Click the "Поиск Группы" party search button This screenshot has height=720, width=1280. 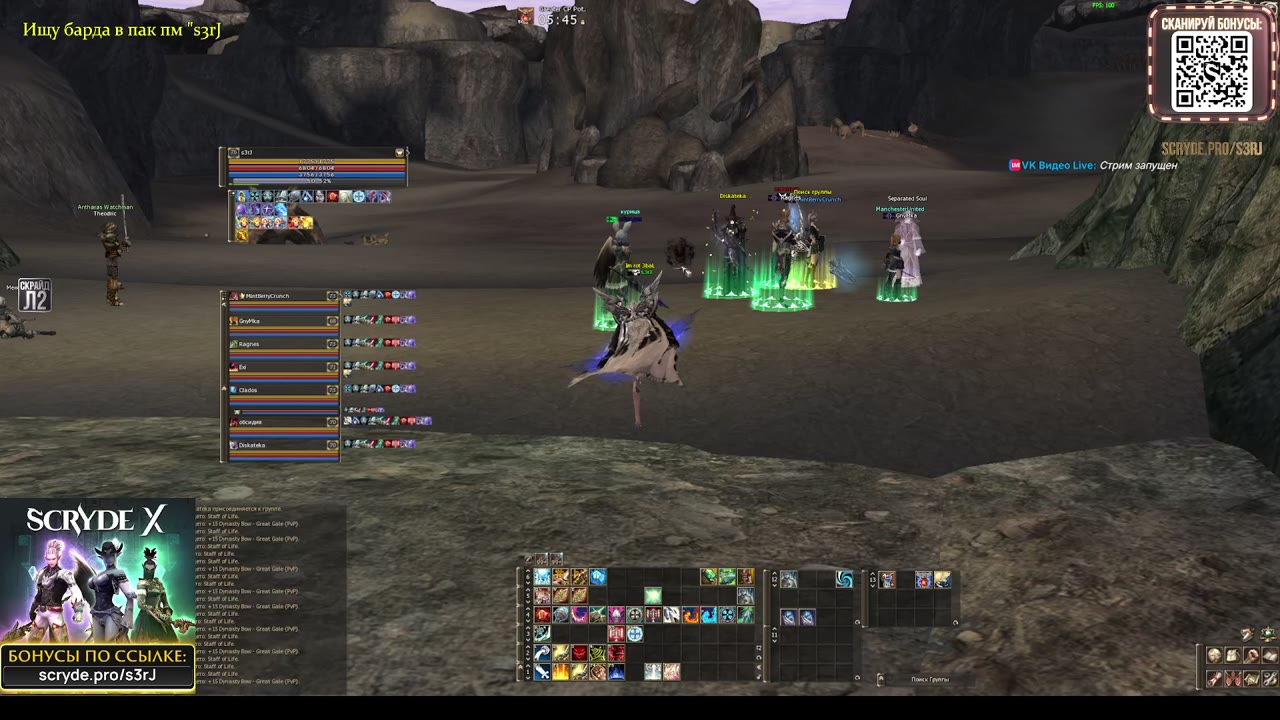[929, 680]
